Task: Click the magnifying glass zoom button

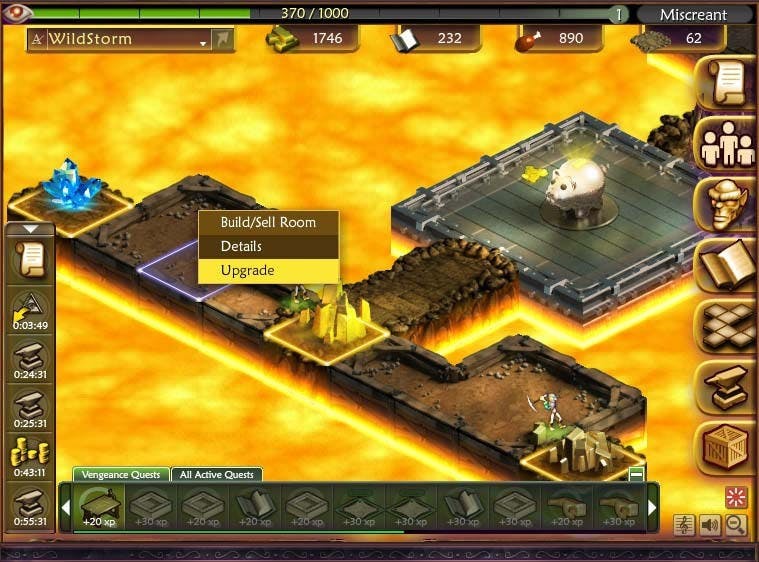Action: (736, 524)
